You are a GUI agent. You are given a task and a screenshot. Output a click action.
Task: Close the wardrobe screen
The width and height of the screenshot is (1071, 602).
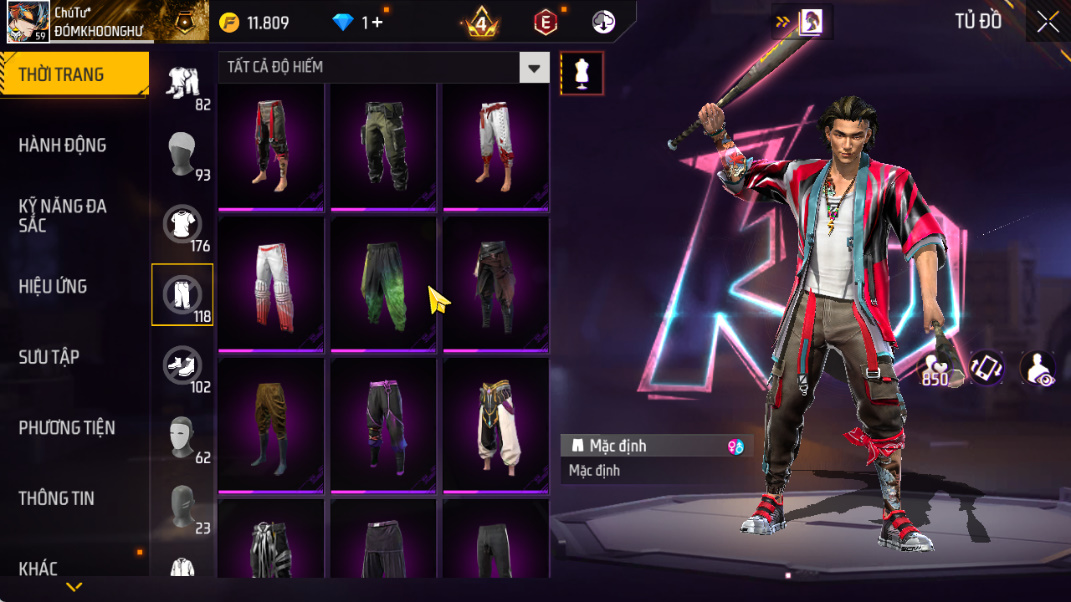tap(1047, 22)
